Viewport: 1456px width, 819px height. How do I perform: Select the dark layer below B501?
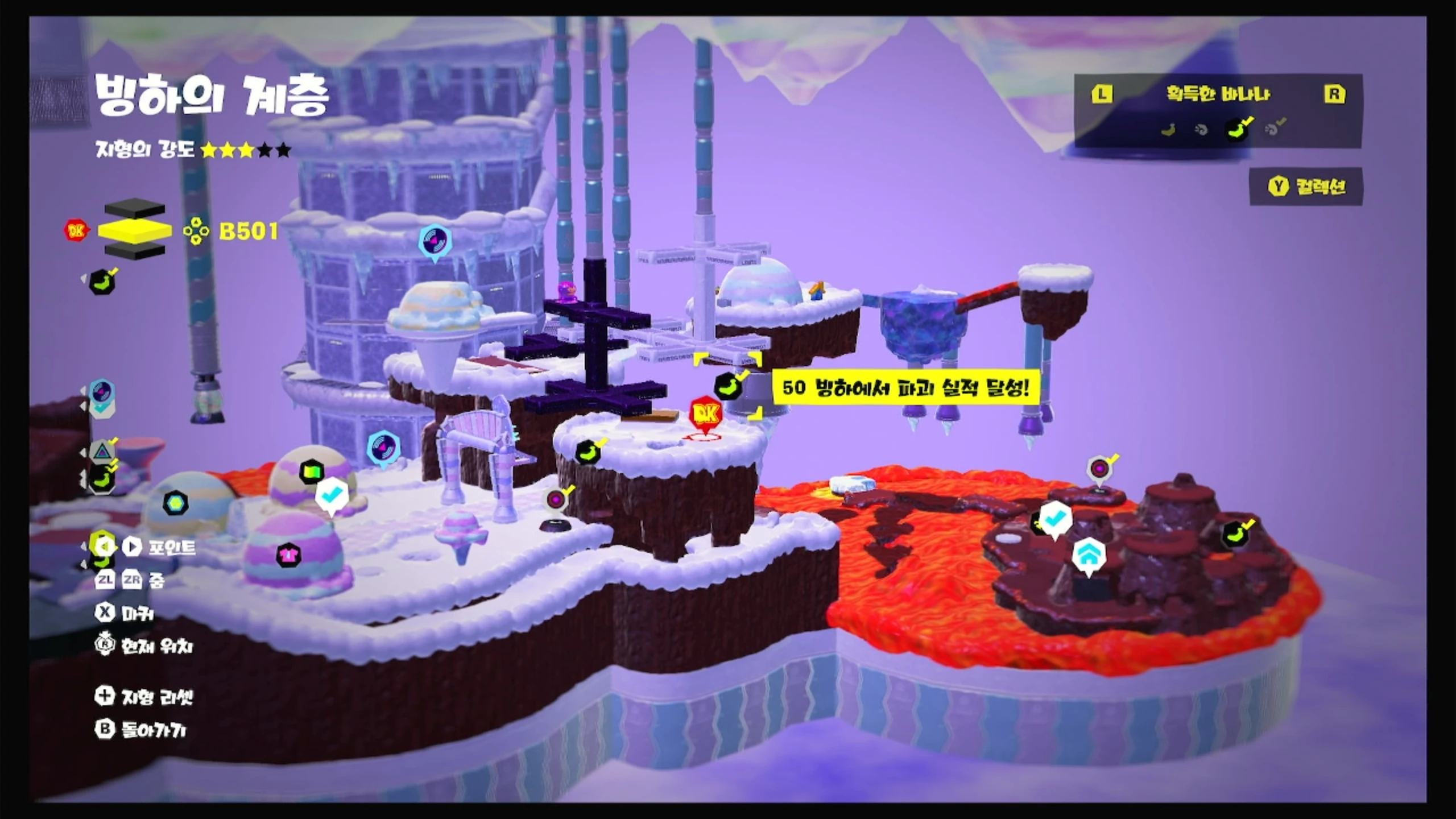click(x=135, y=251)
